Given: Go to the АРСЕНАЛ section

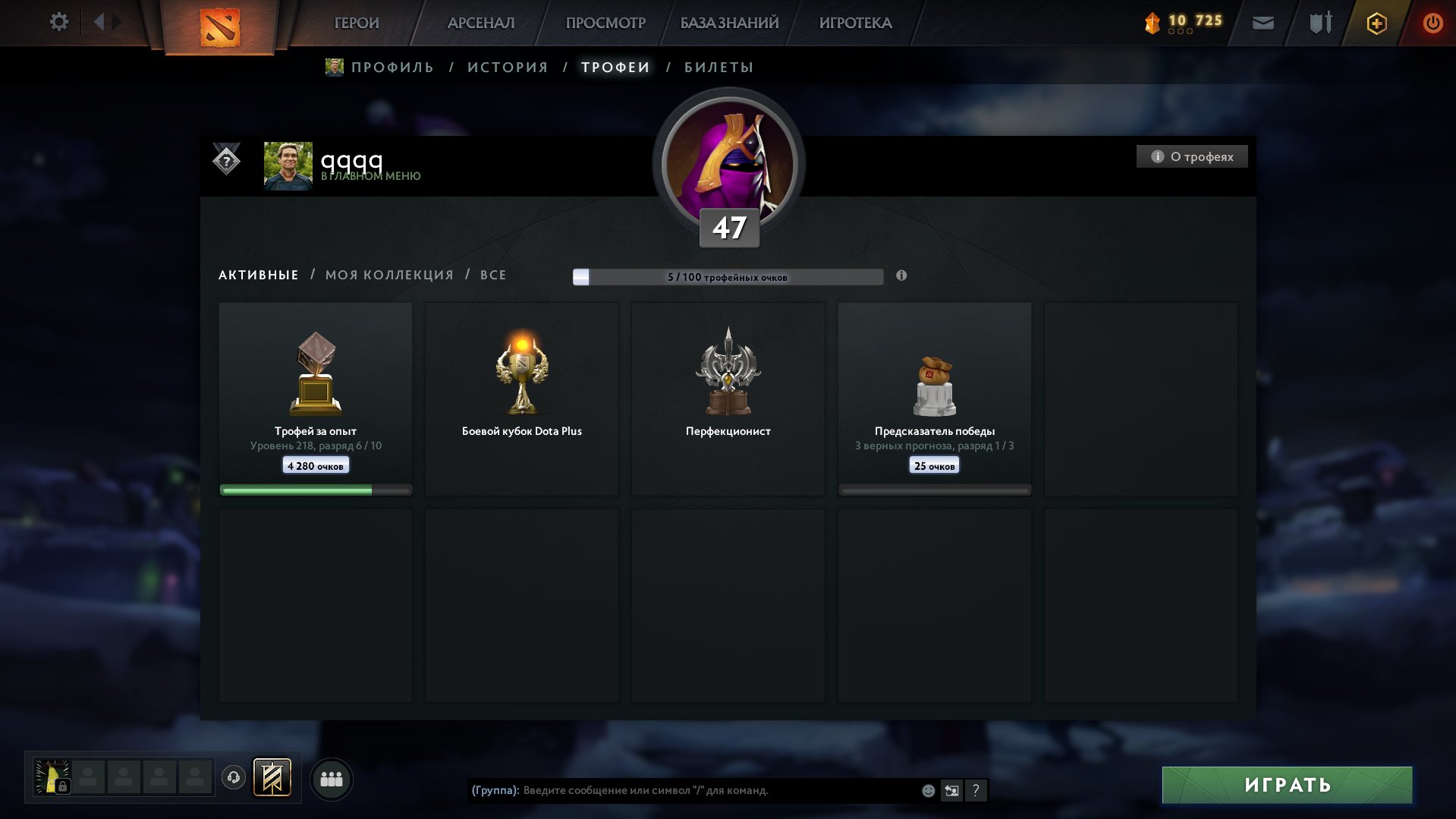Looking at the screenshot, I should [x=481, y=23].
